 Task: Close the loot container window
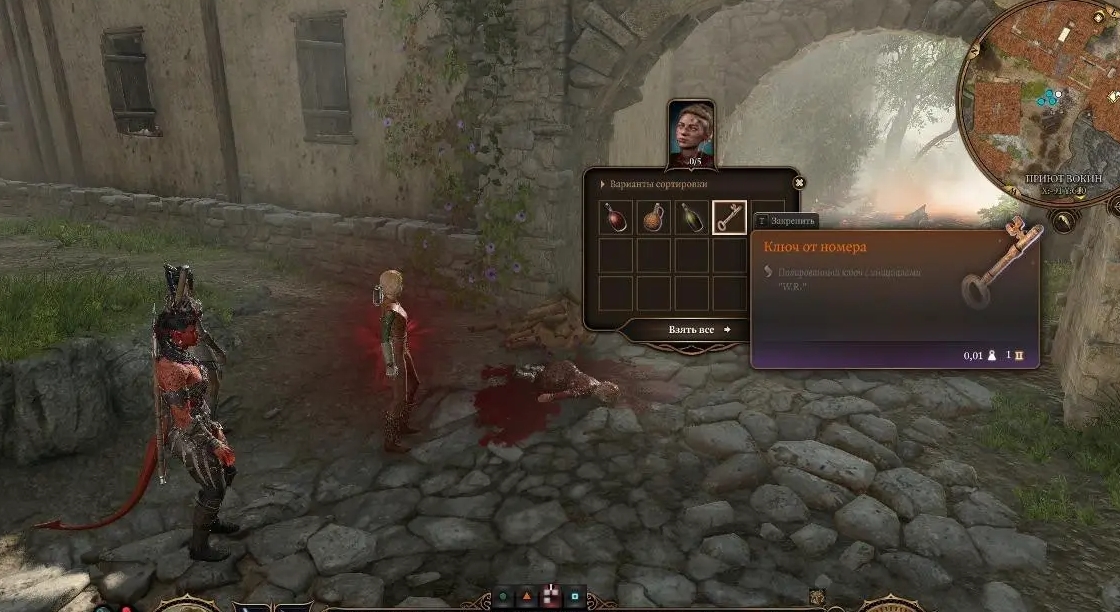click(798, 183)
